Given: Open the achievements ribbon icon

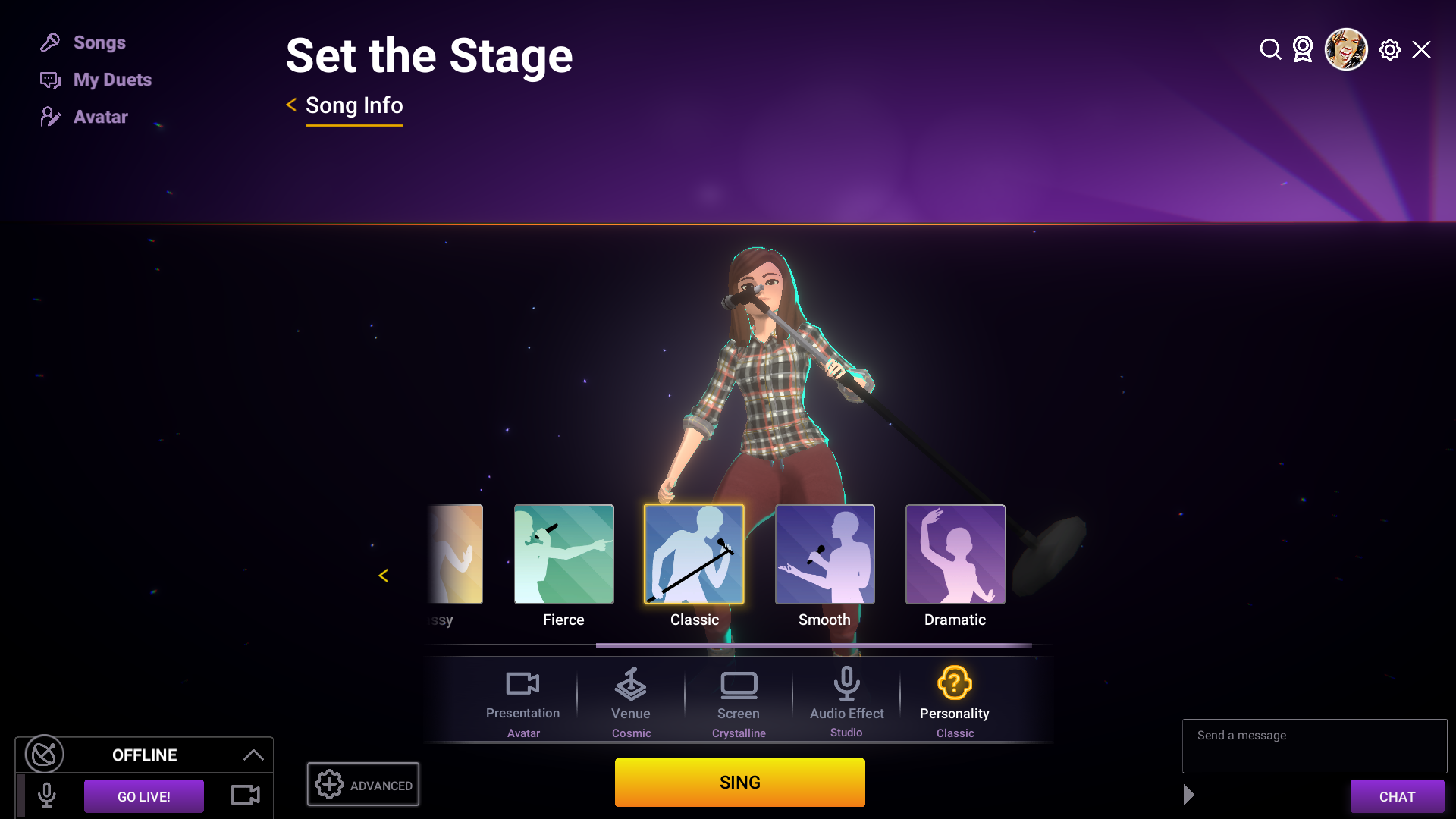Looking at the screenshot, I should pyautogui.click(x=1303, y=50).
